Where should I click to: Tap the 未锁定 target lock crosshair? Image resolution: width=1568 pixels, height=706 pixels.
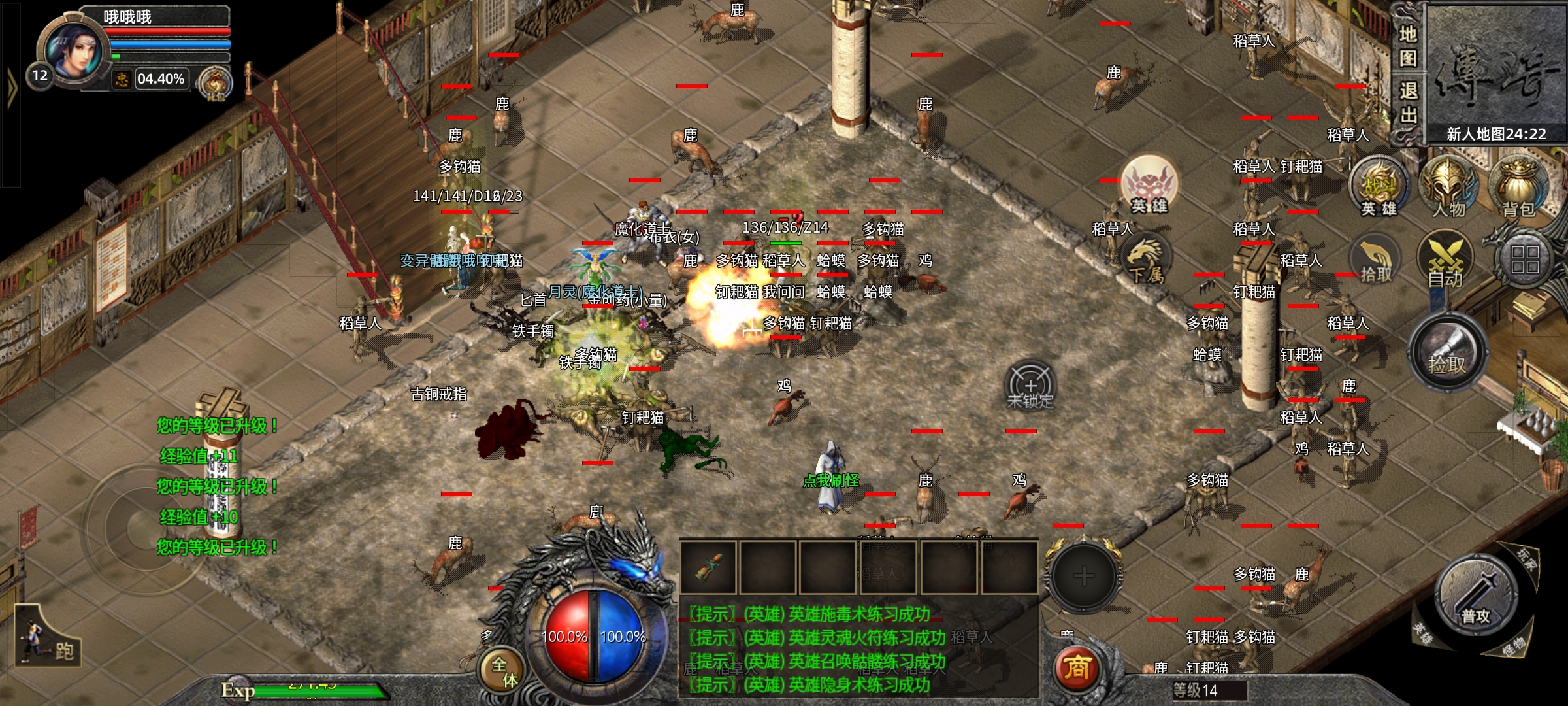click(x=1030, y=387)
